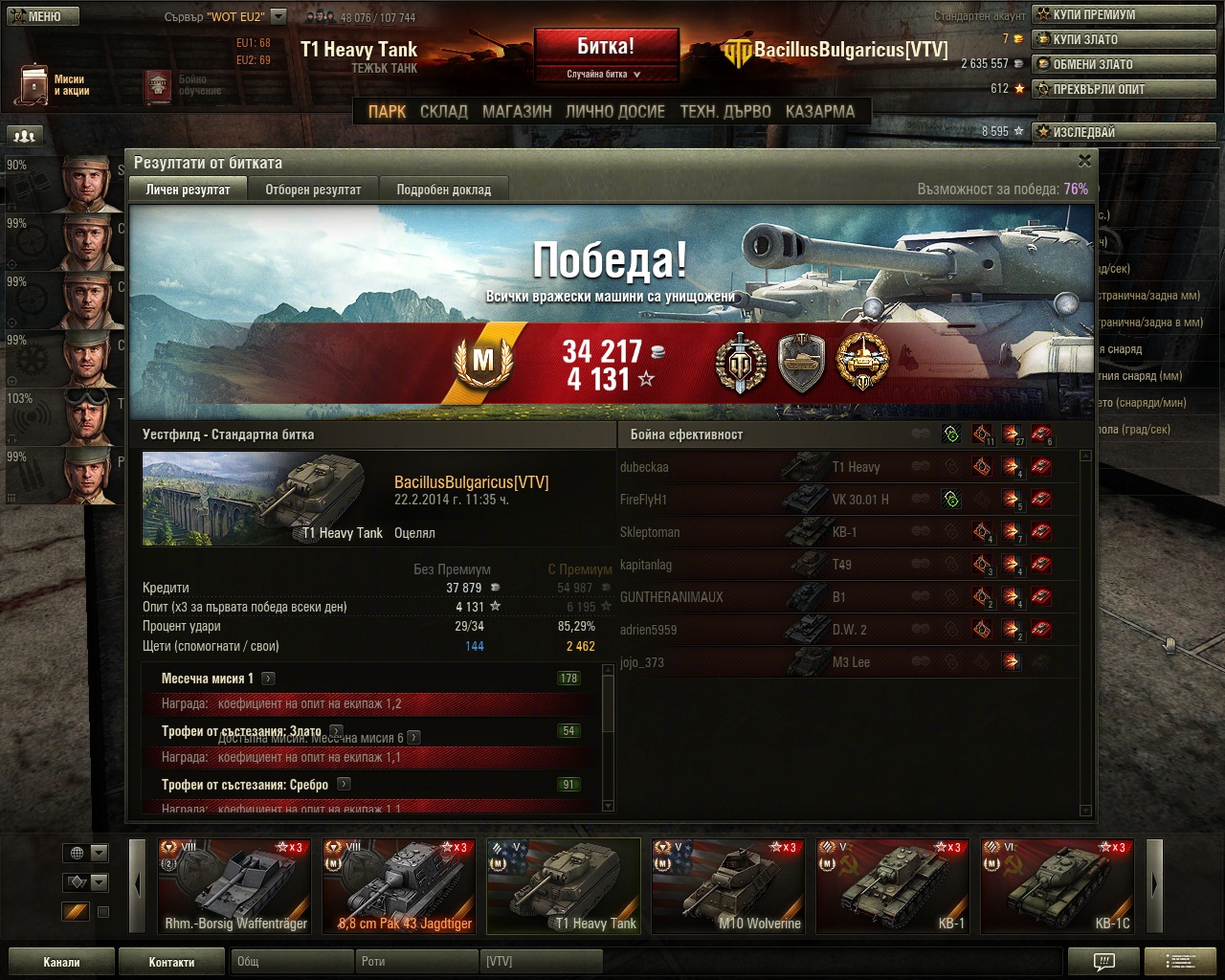Open the МЕНЮ button
This screenshot has height=980, width=1225.
pyautogui.click(x=40, y=16)
